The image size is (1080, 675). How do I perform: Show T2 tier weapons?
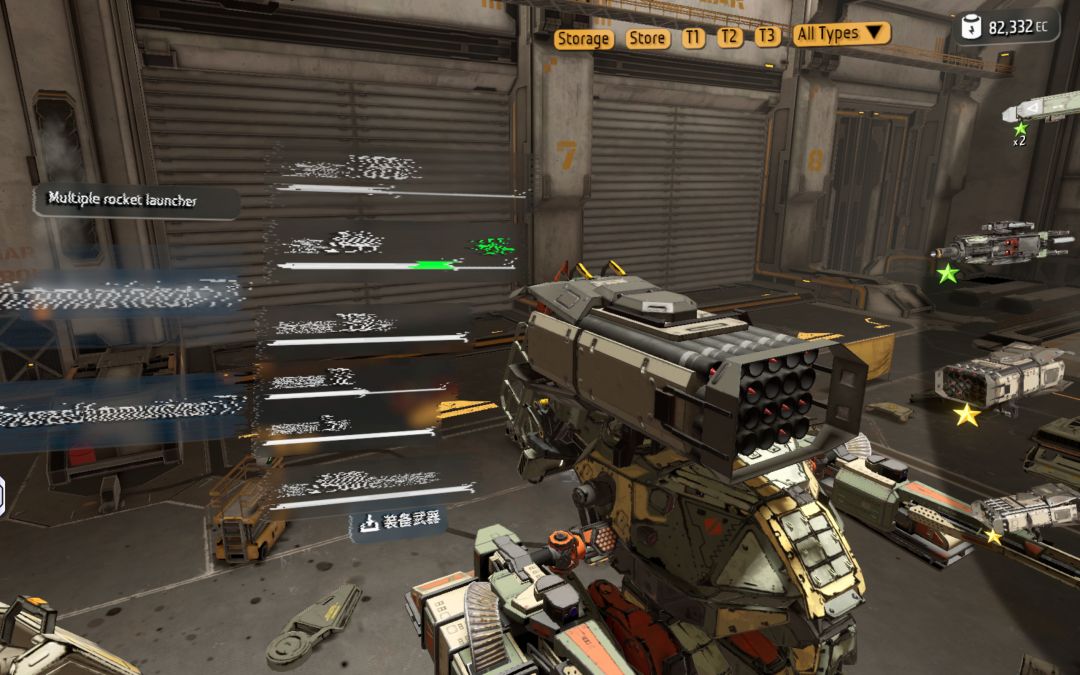[730, 37]
